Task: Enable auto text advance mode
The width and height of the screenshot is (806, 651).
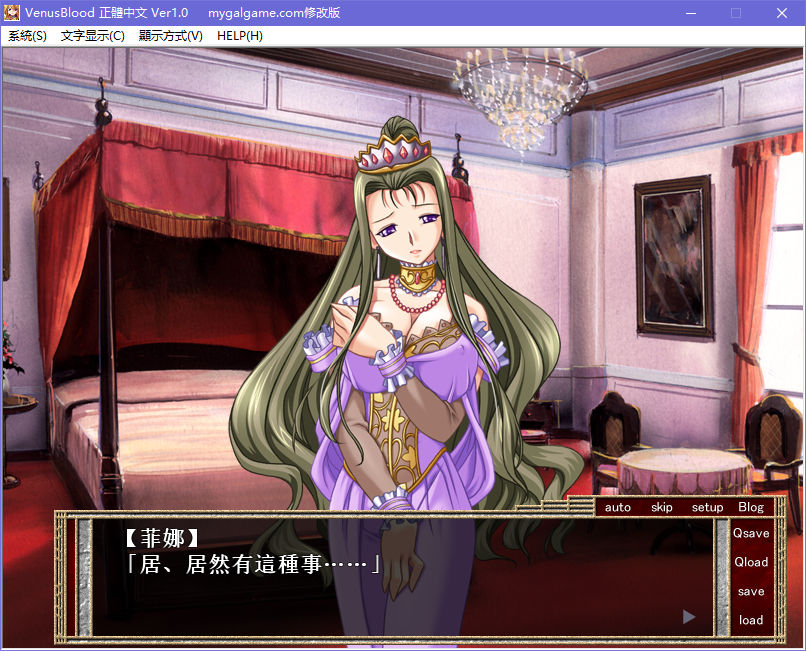Action: [618, 507]
